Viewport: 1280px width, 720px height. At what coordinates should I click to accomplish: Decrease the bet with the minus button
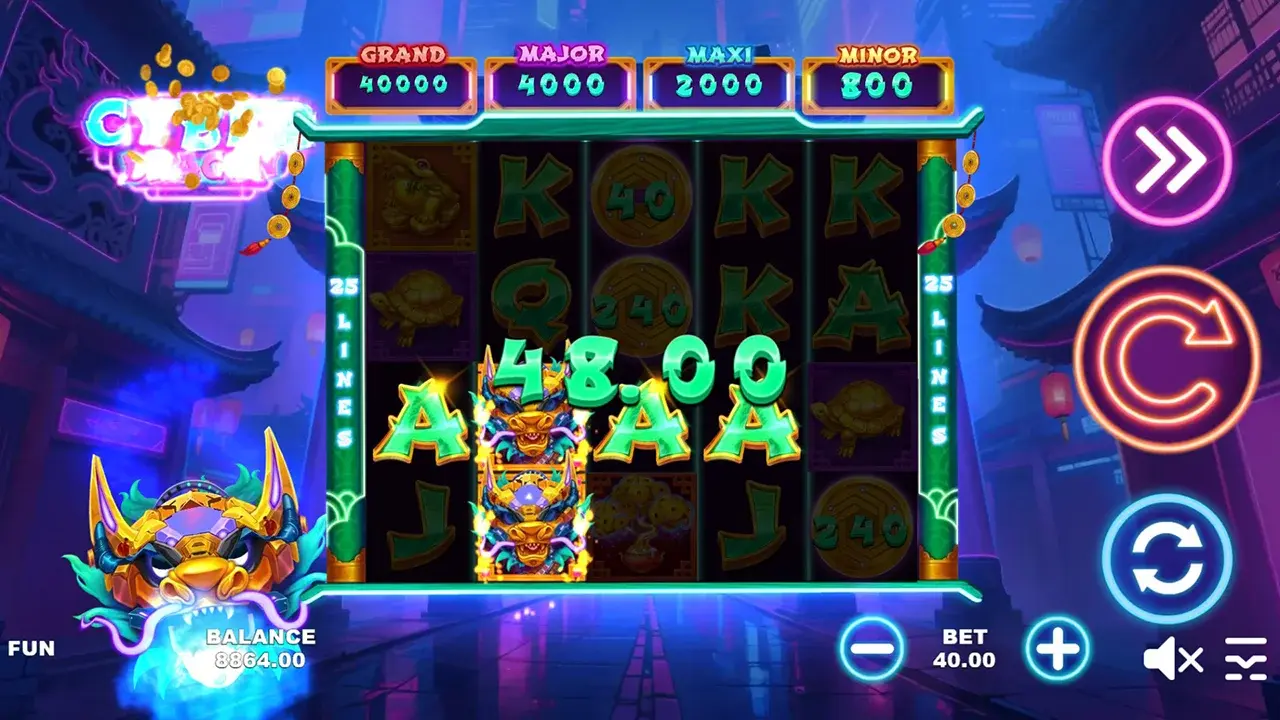pyautogui.click(x=871, y=649)
